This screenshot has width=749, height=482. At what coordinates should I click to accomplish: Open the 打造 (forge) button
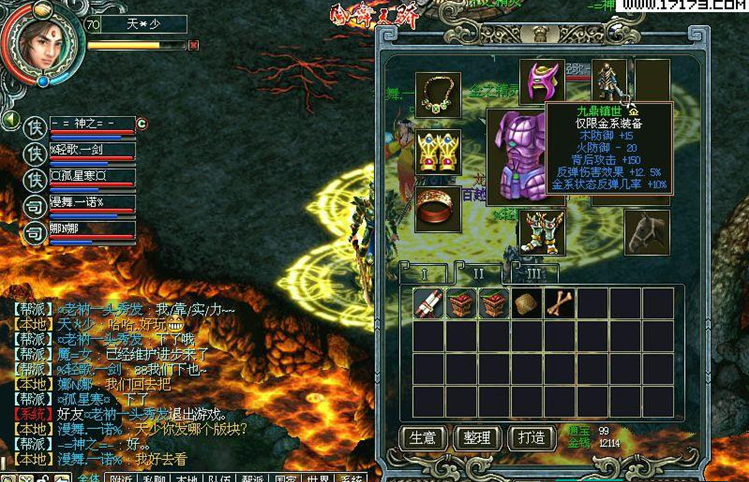coord(531,438)
